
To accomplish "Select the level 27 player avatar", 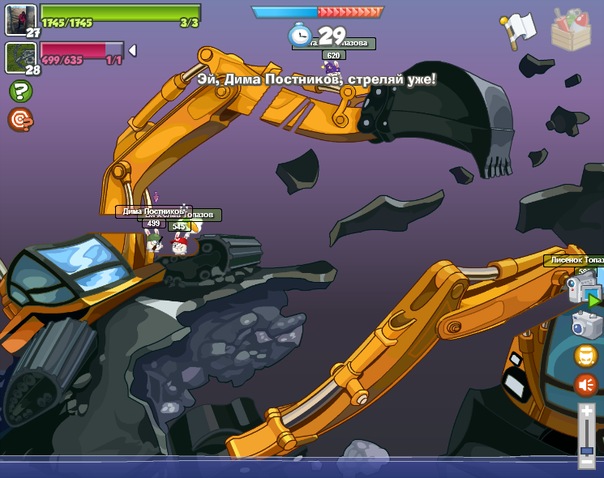I will (x=21, y=18).
